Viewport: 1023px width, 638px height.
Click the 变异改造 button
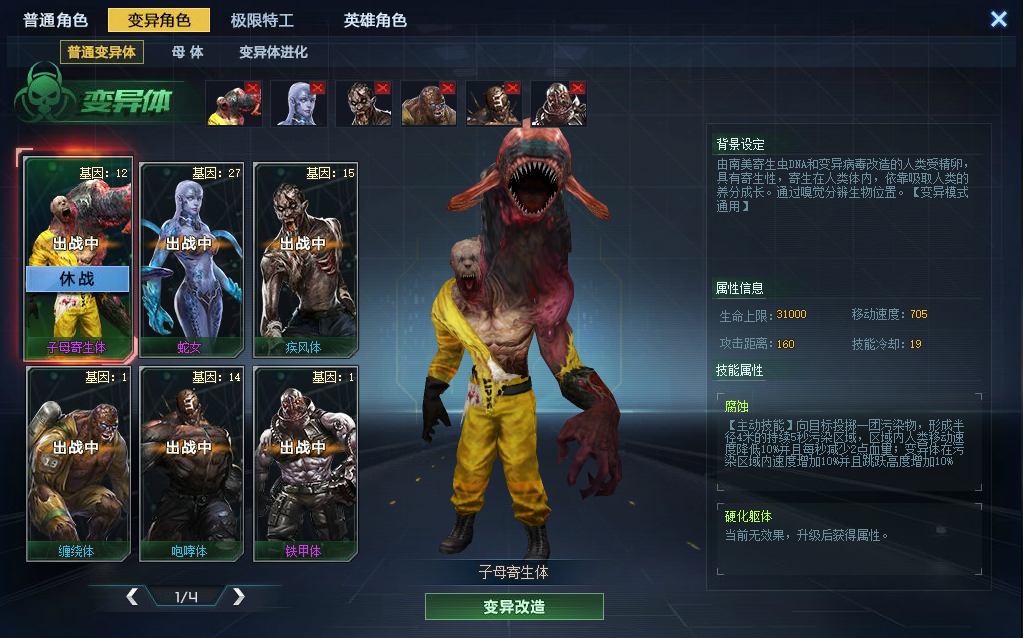tap(514, 607)
